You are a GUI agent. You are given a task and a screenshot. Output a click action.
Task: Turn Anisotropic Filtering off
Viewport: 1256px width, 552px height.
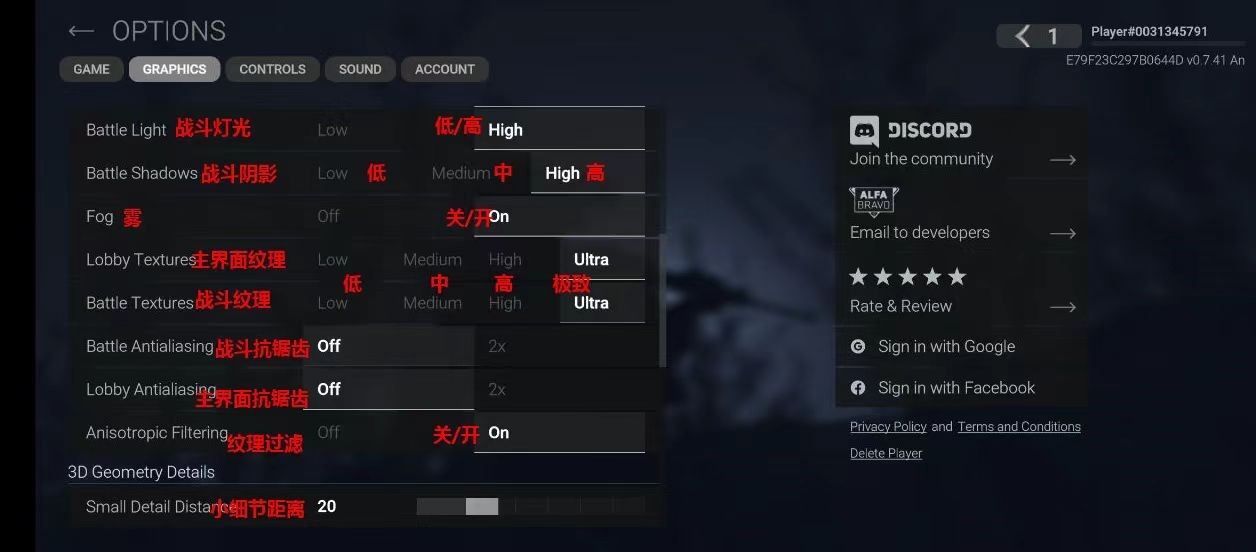[x=329, y=432]
